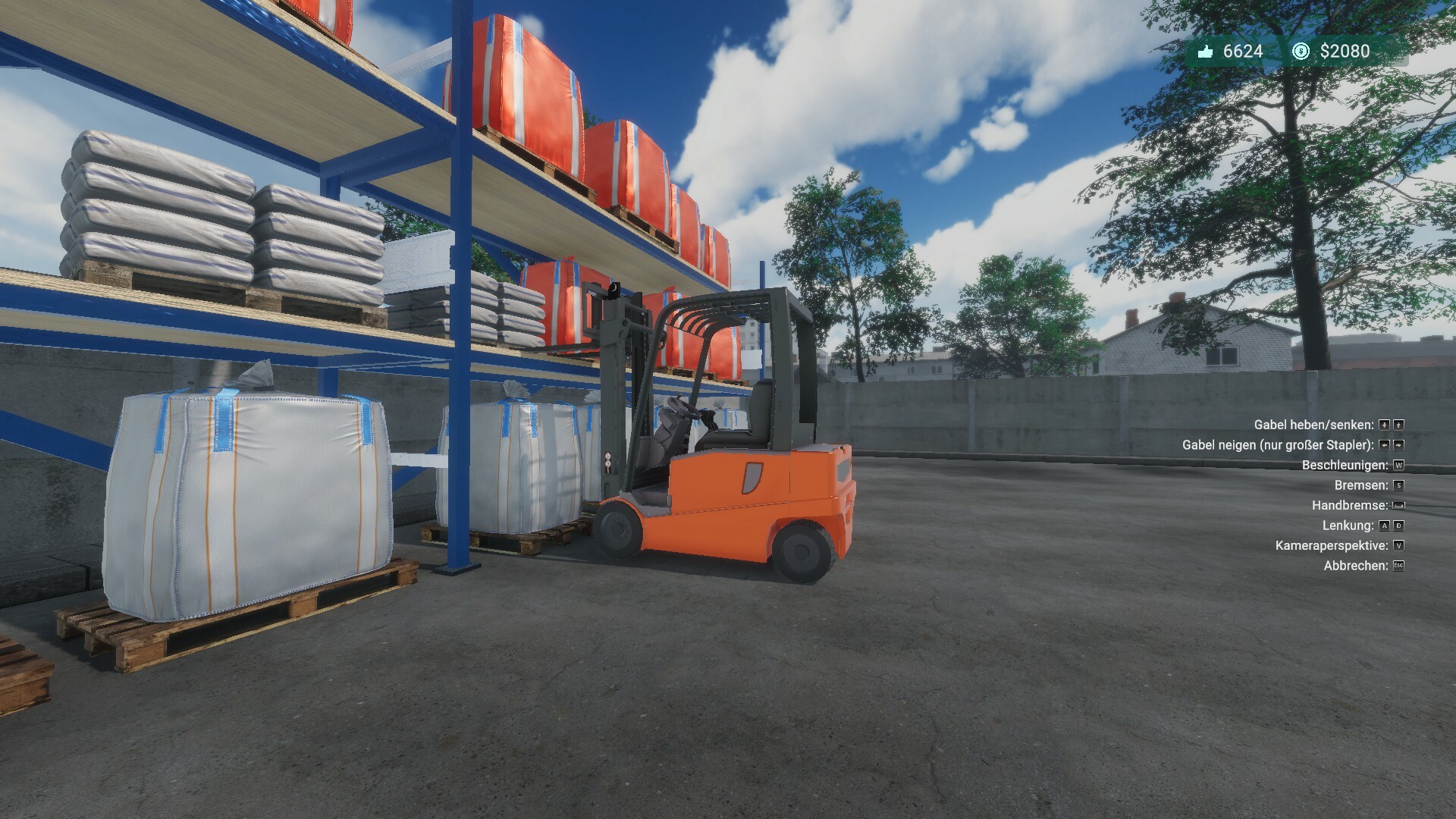Select the Kameraperspektive label
The width and height of the screenshot is (1456, 819).
tap(1332, 545)
